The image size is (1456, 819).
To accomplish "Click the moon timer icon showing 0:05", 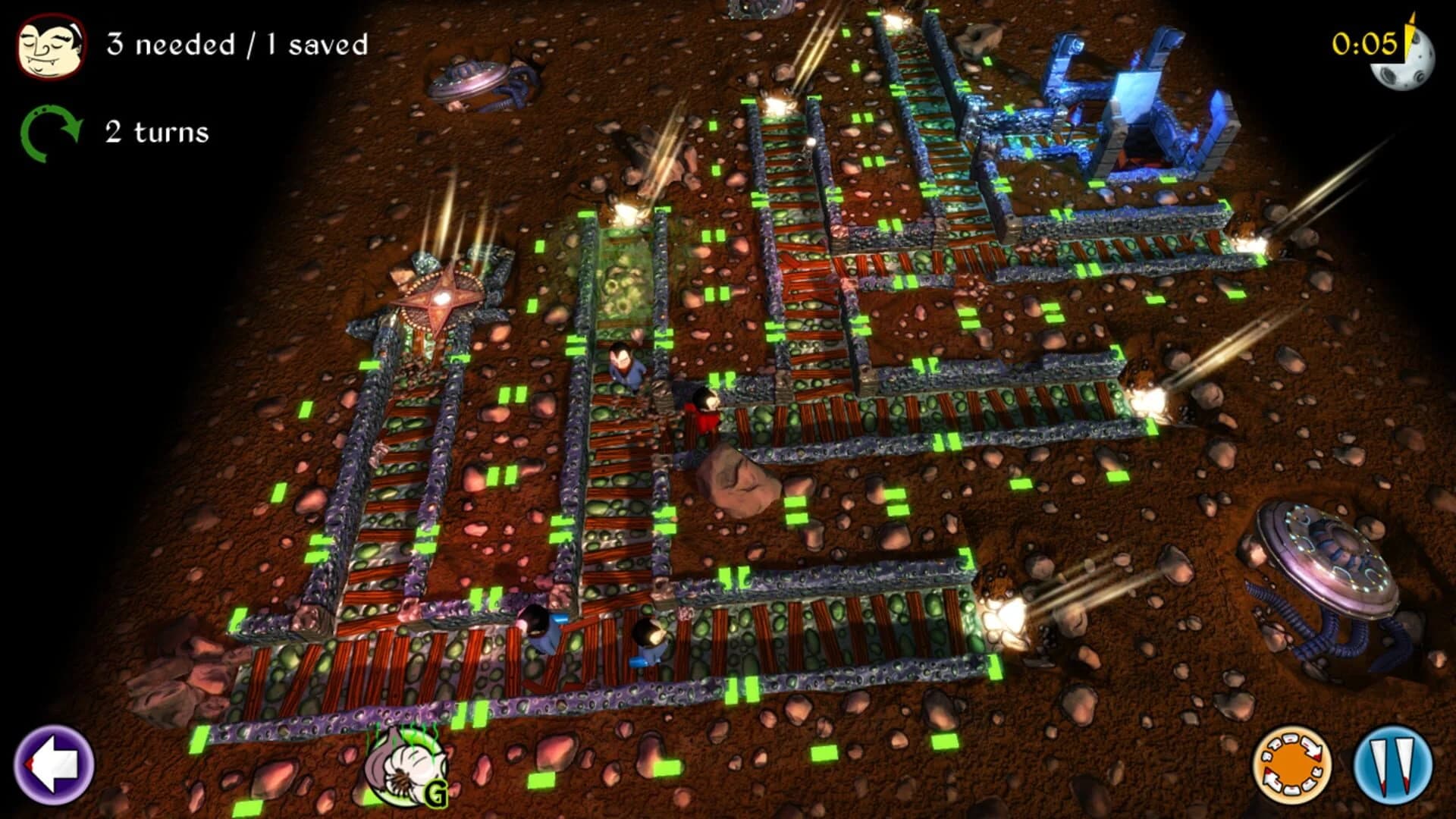I will pyautogui.click(x=1407, y=61).
